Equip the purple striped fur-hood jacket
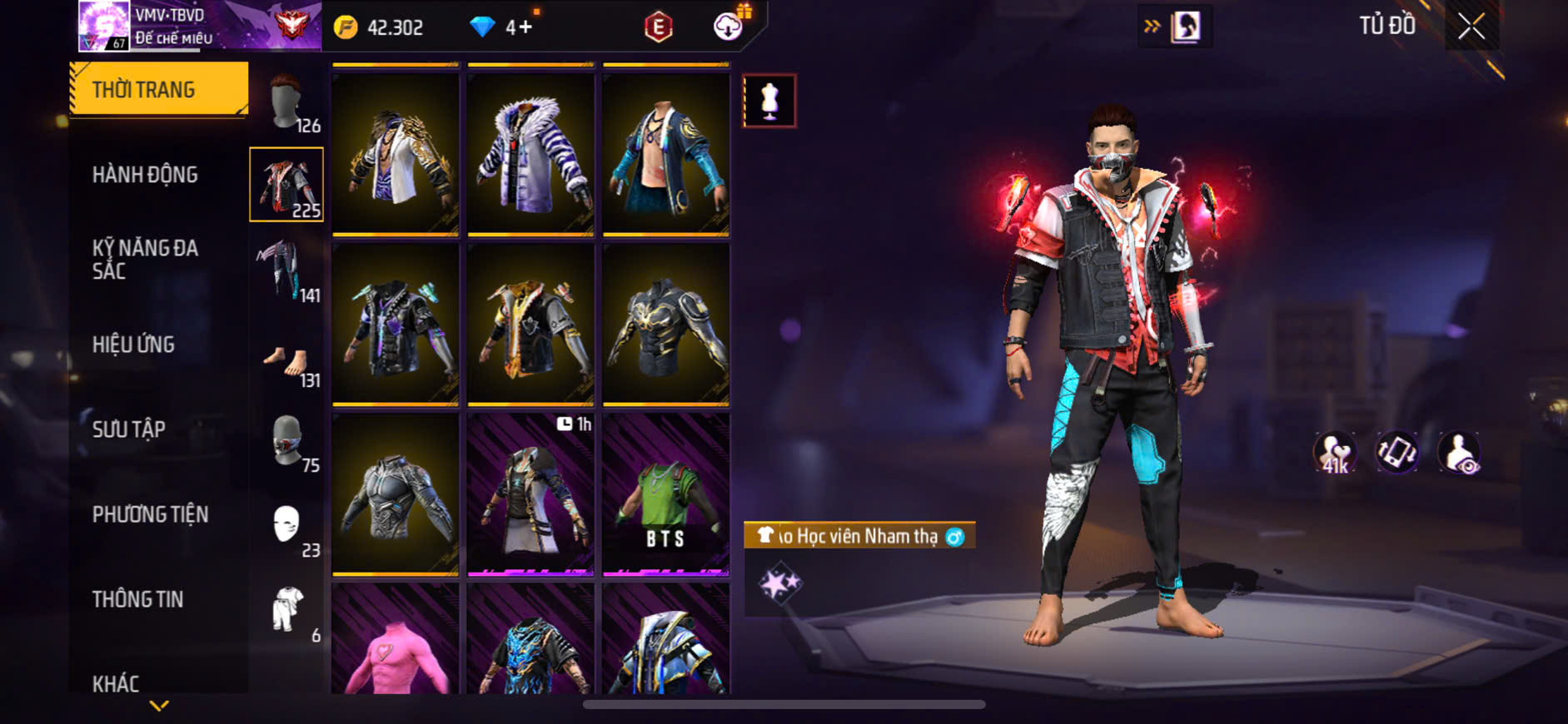 pos(530,154)
